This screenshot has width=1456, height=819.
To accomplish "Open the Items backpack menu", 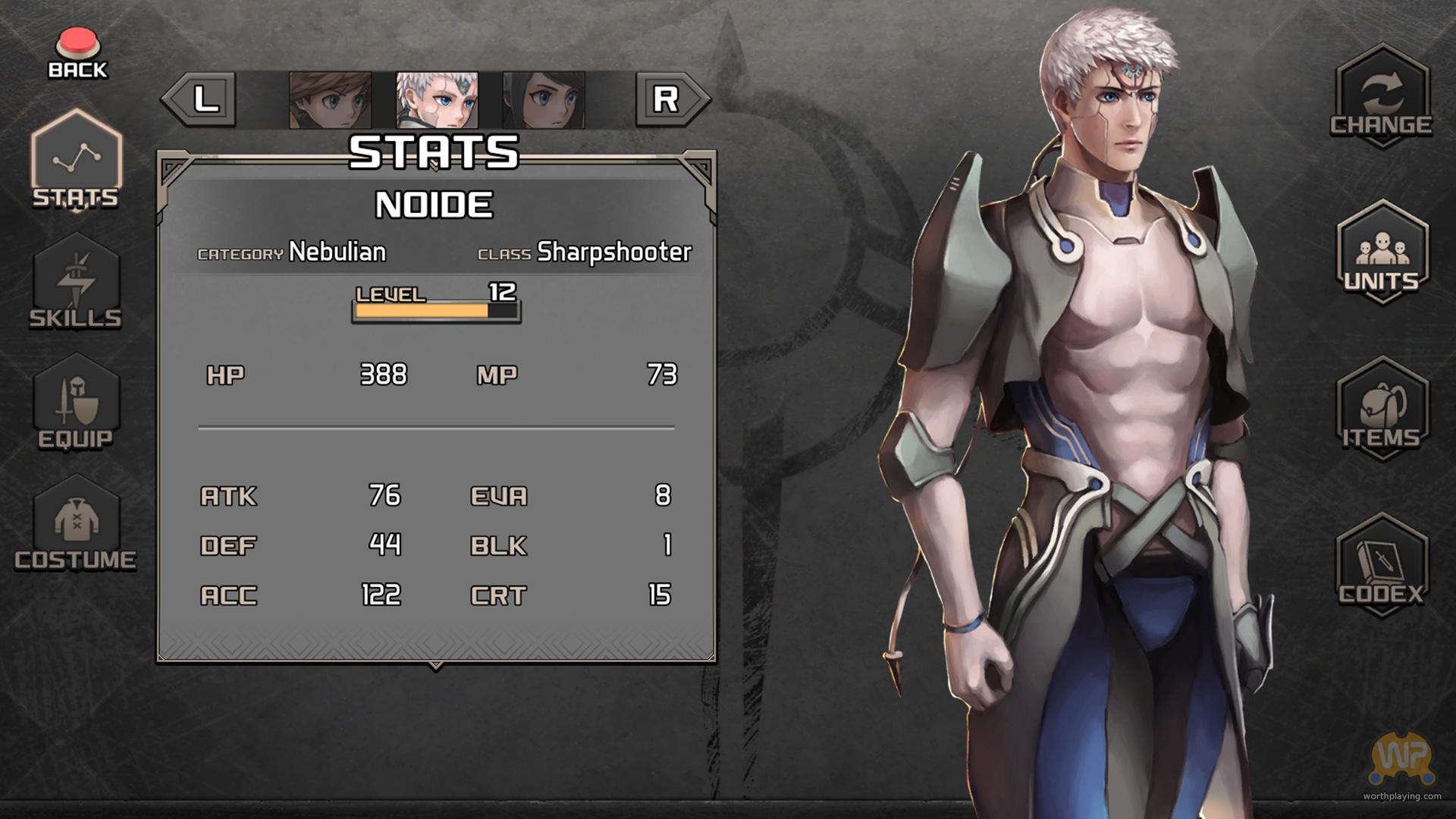I will (x=1382, y=409).
